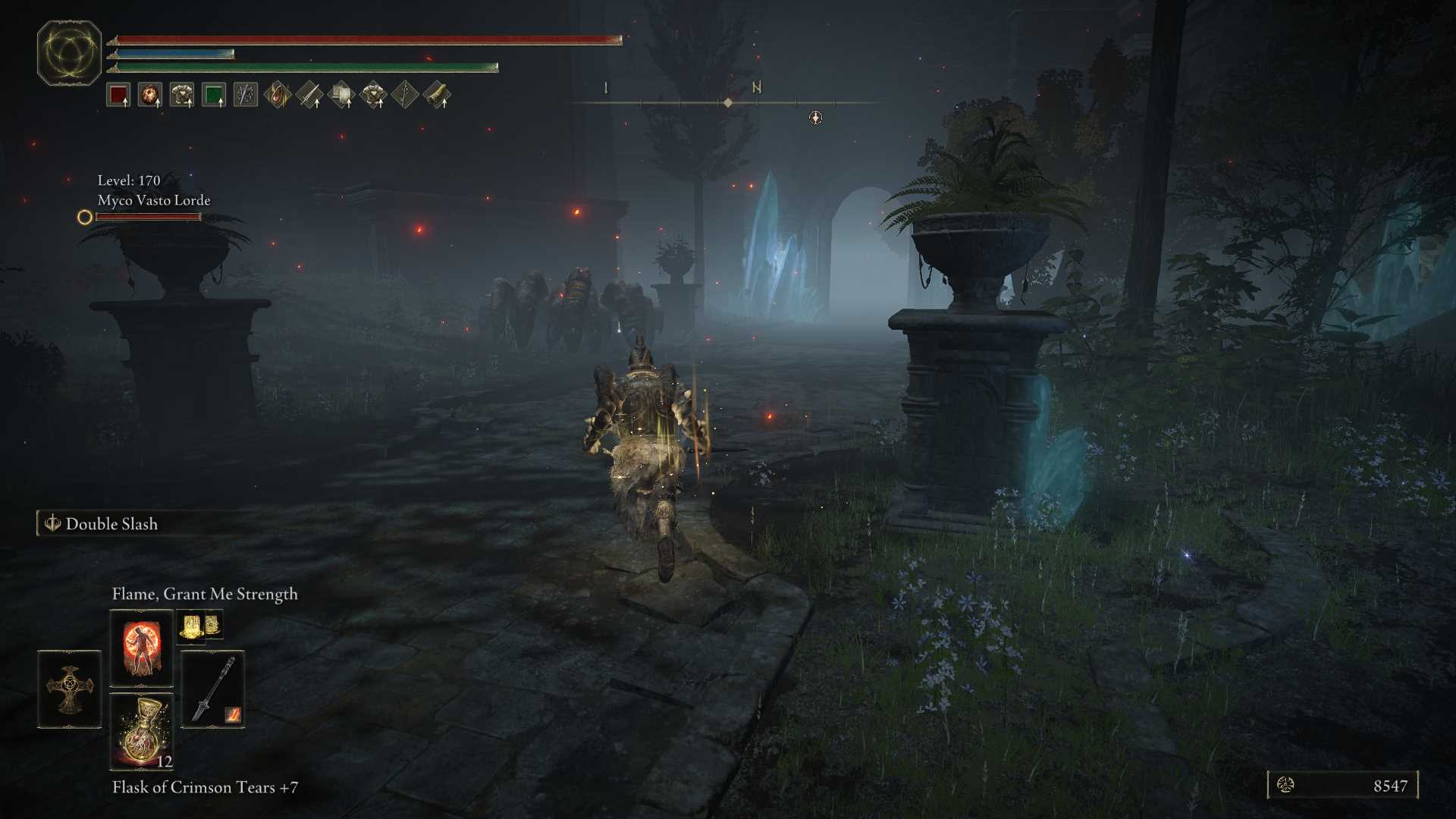Click the sword attack buff diamond icon
The height and width of the screenshot is (819, 1456).
(309, 96)
